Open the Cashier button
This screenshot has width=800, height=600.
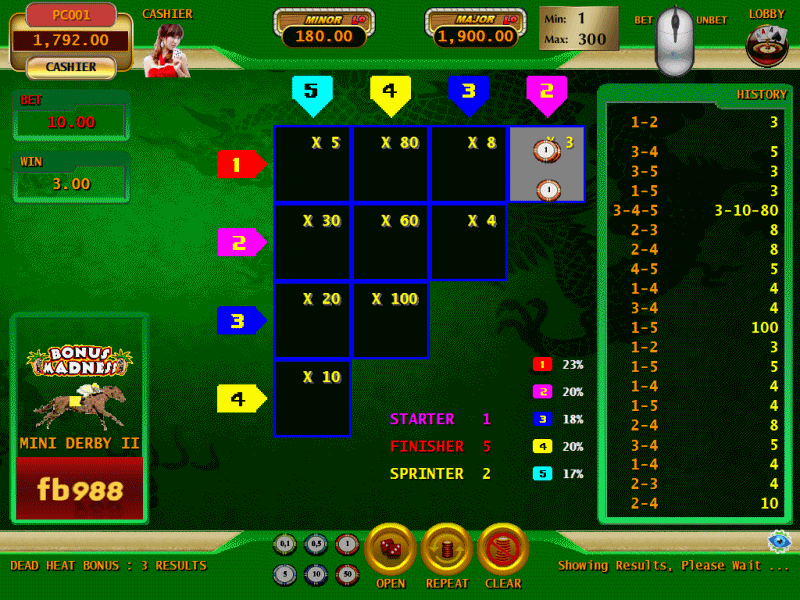[x=70, y=67]
